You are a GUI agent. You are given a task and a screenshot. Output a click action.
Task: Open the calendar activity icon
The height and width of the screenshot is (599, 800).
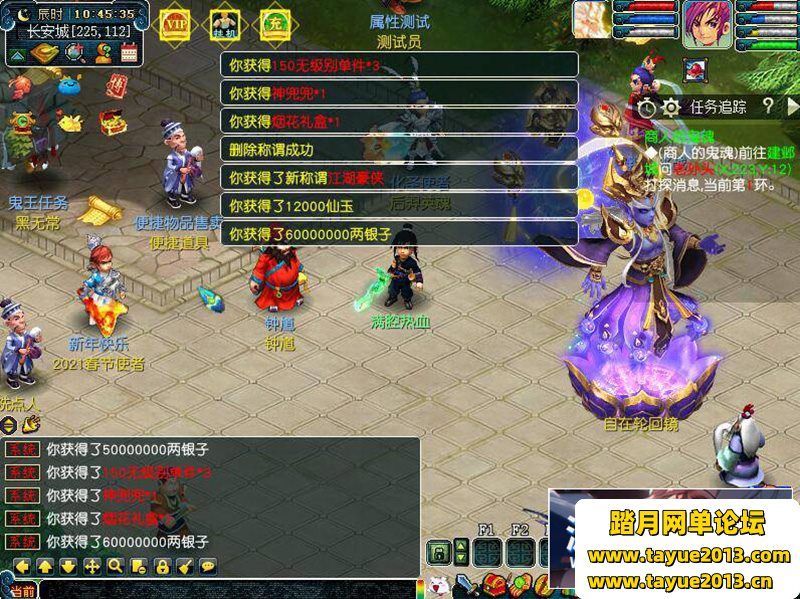point(128,54)
